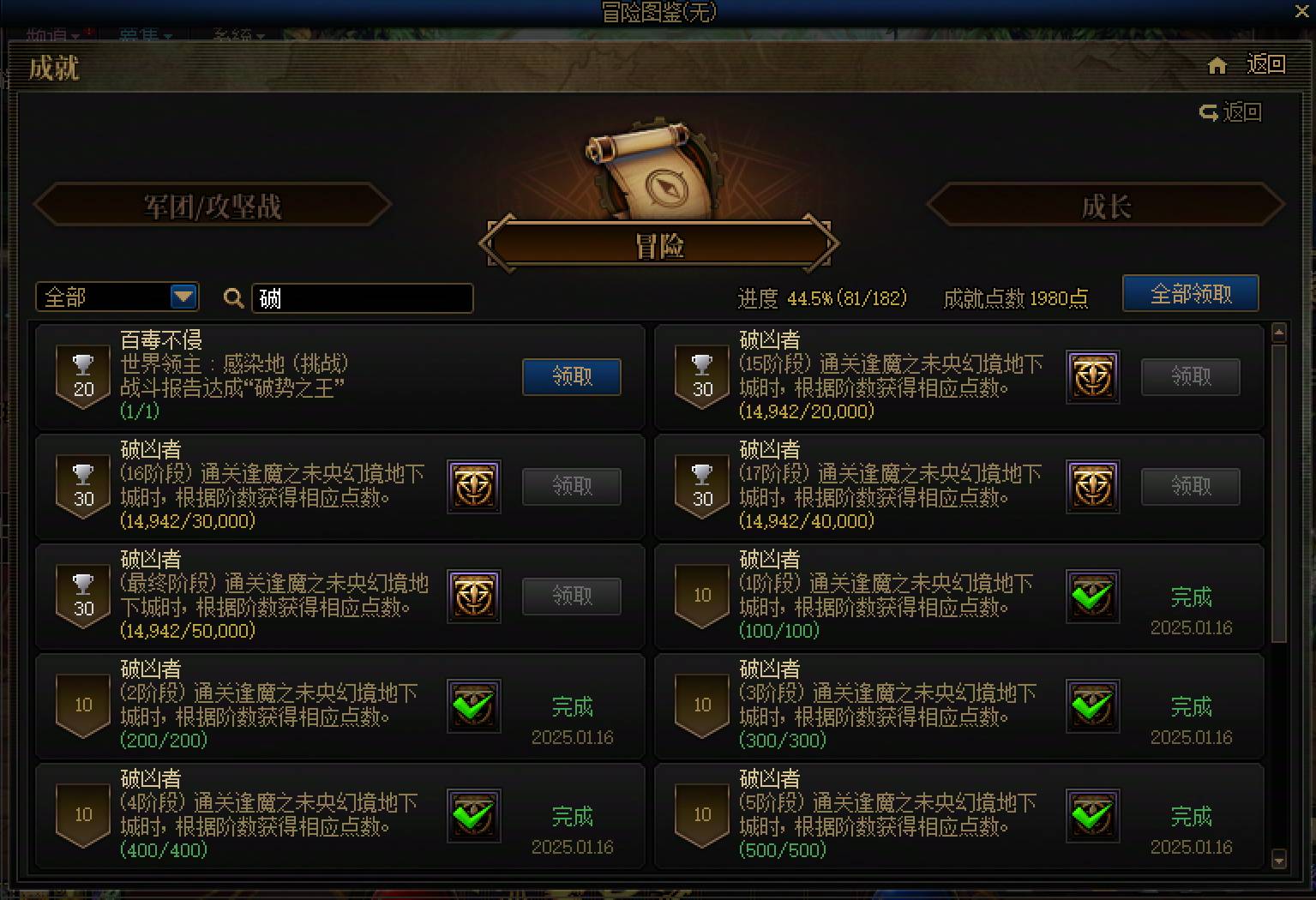Click the search magnifier icon
The image size is (1316, 900).
click(231, 298)
